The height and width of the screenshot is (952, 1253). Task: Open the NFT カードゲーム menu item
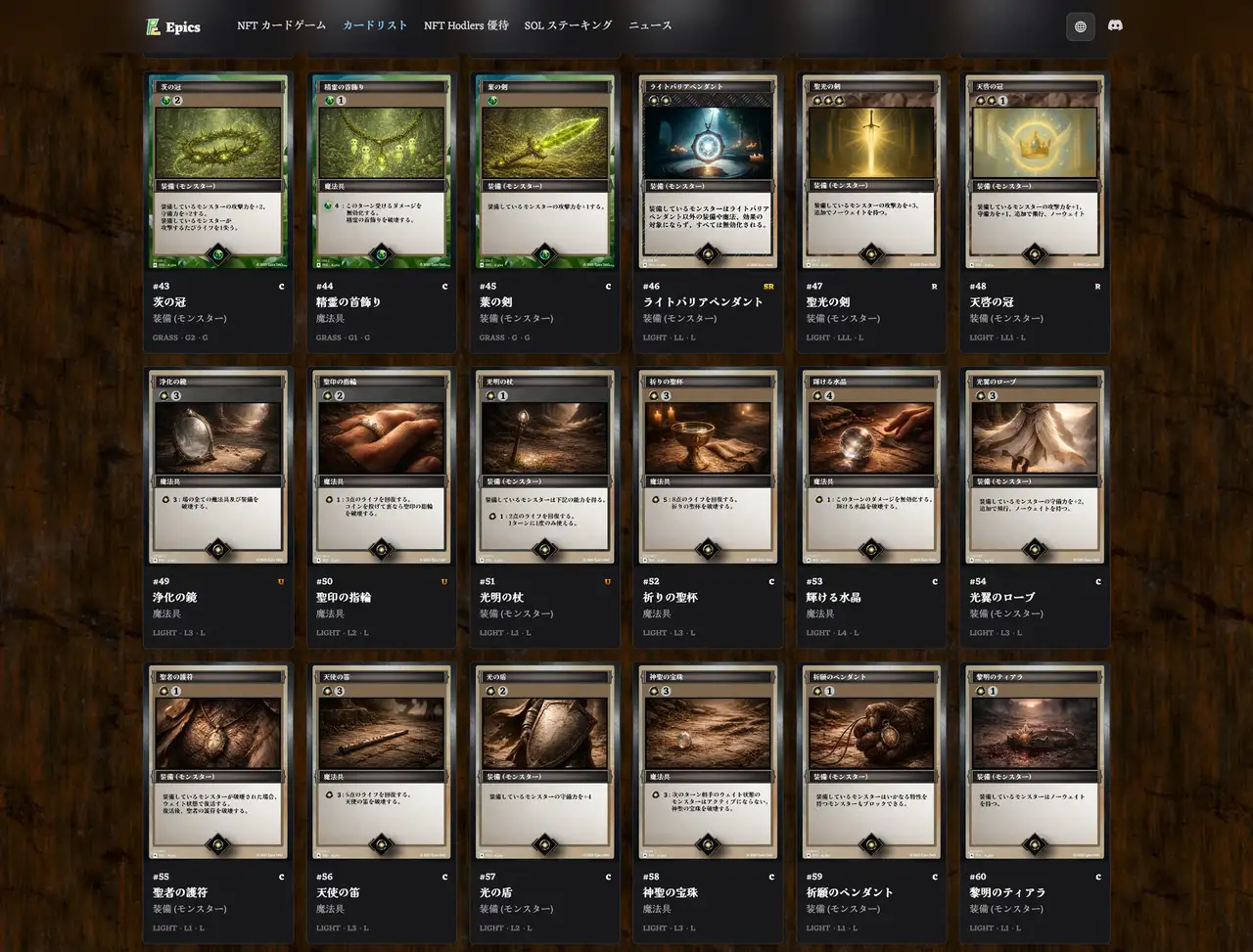282,25
